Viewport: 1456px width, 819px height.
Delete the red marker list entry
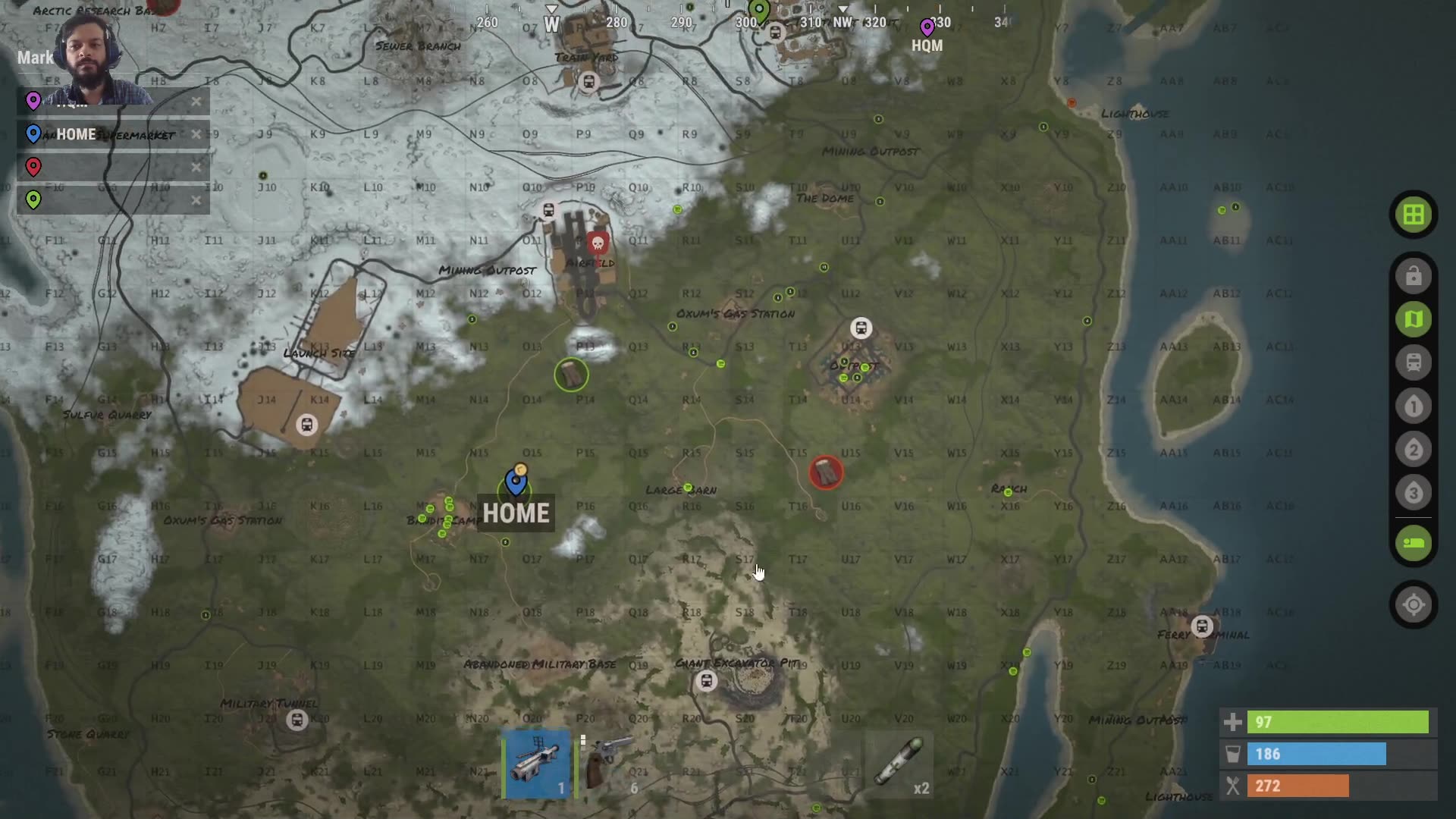pyautogui.click(x=196, y=168)
